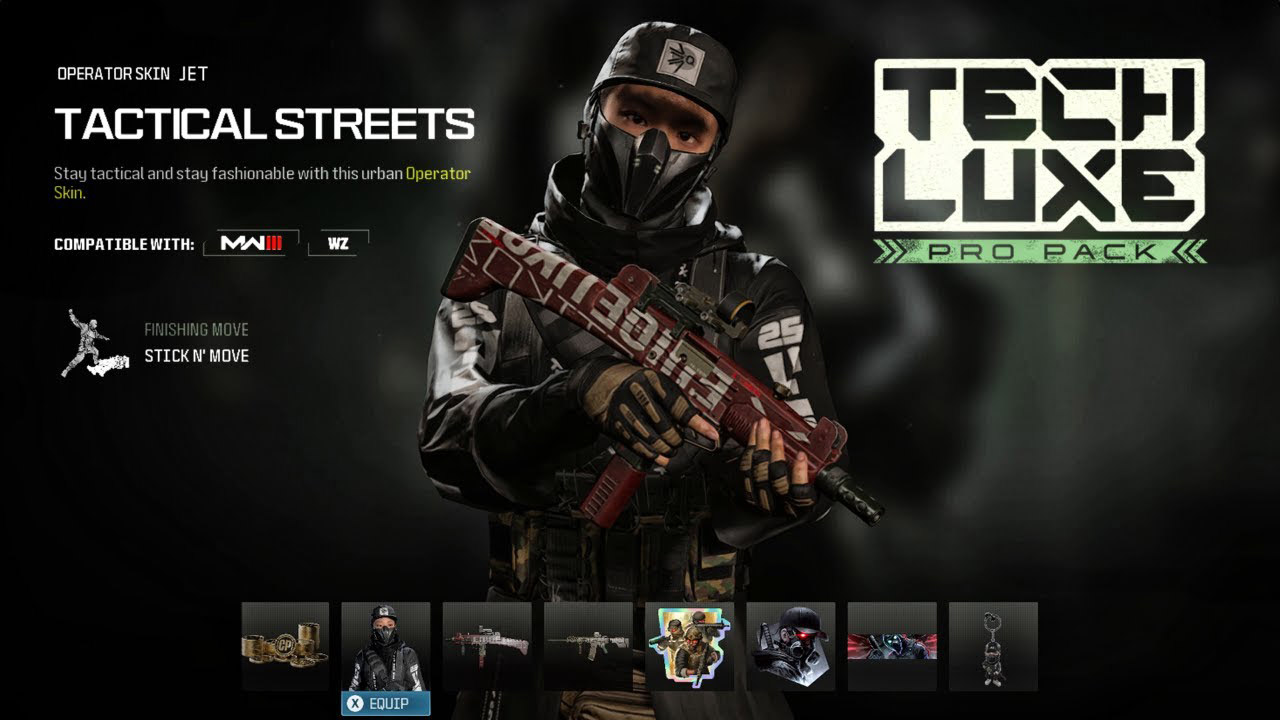This screenshot has height=720, width=1280.
Task: Open the red SMG blueprint tile
Action: pyautogui.click(x=487, y=647)
